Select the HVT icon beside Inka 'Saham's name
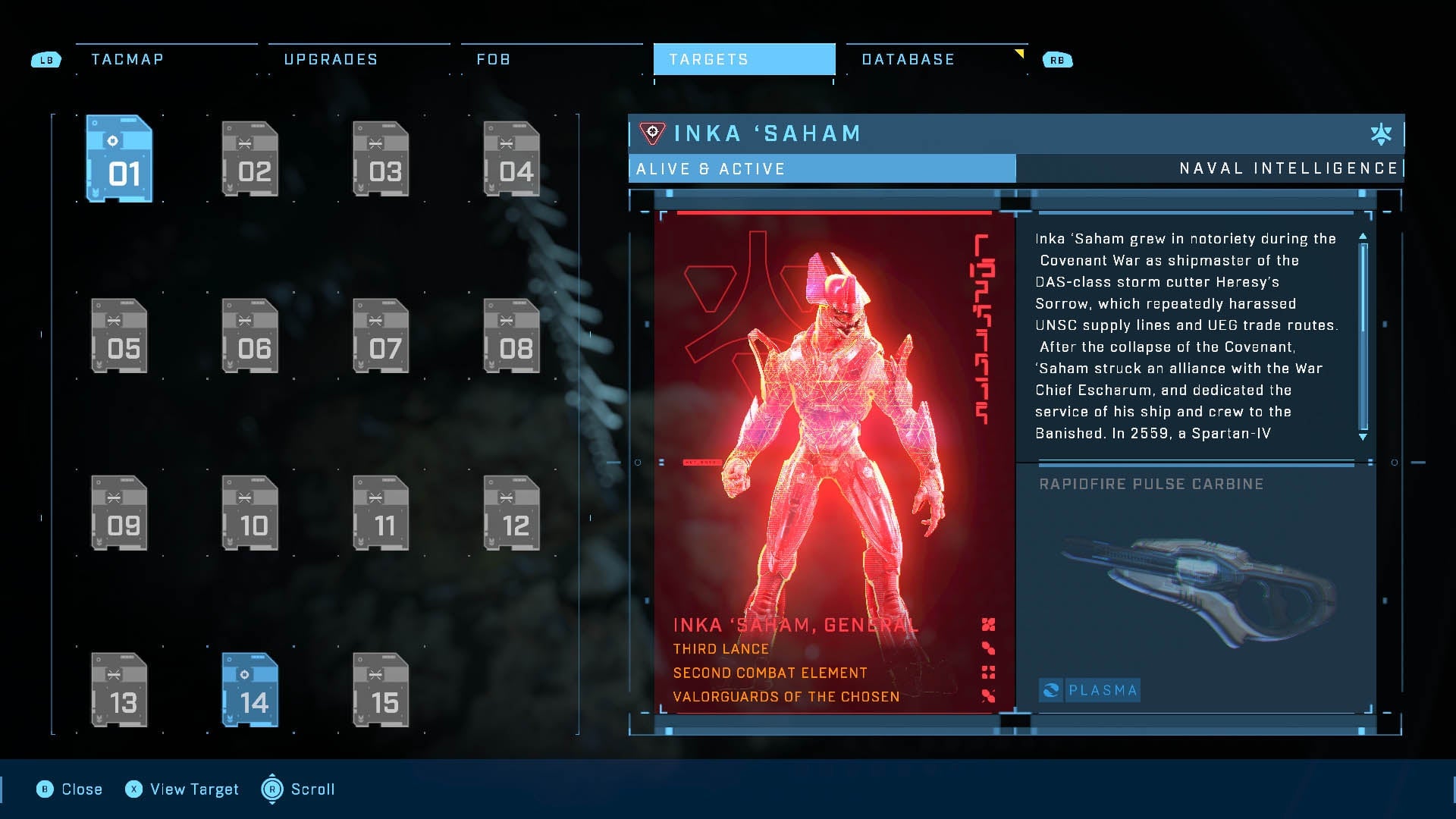 click(652, 133)
